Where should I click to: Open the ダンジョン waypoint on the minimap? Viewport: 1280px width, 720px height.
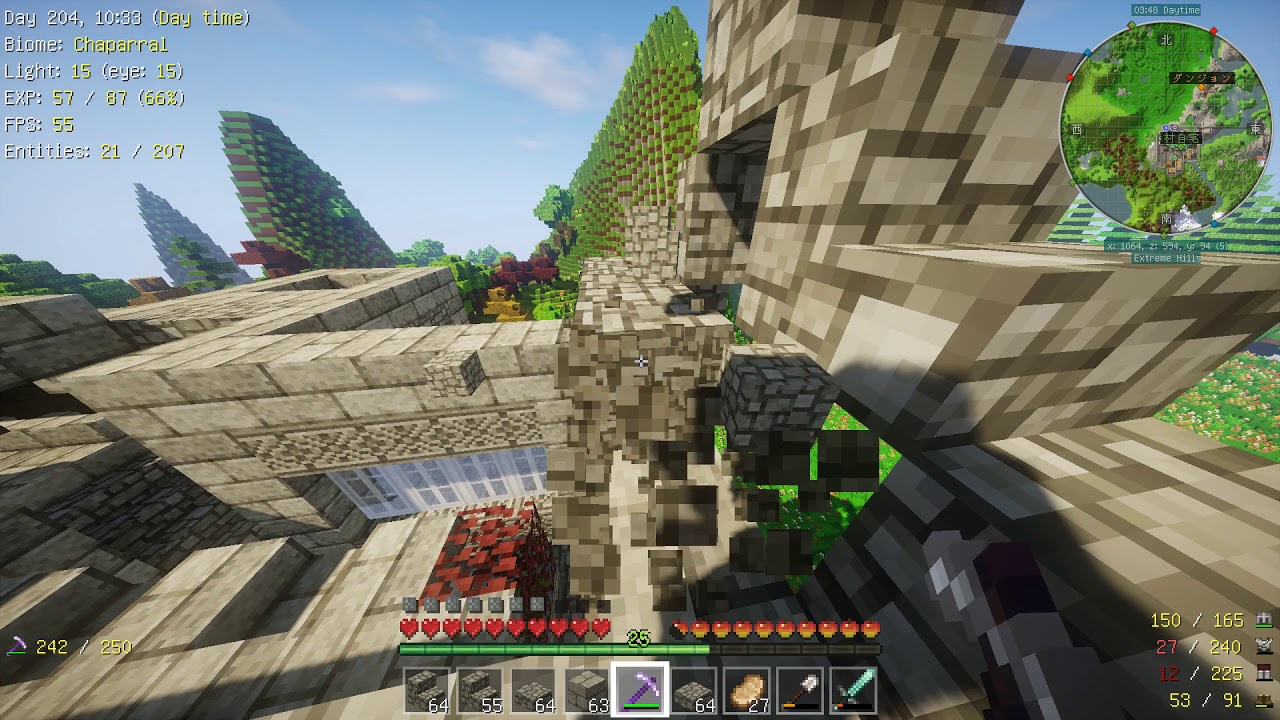click(x=1203, y=79)
